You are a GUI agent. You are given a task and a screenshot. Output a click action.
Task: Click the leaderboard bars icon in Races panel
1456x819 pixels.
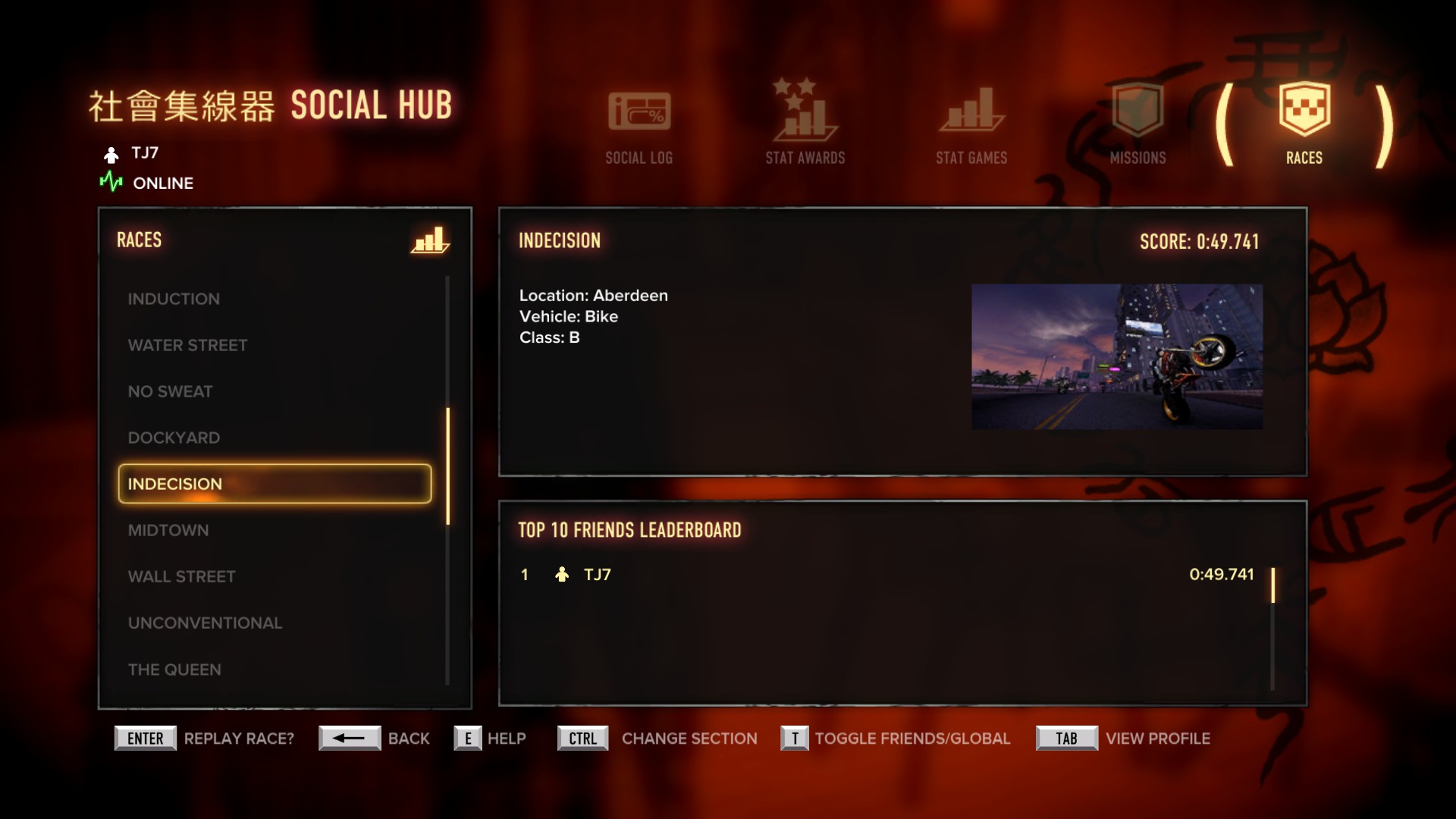429,240
